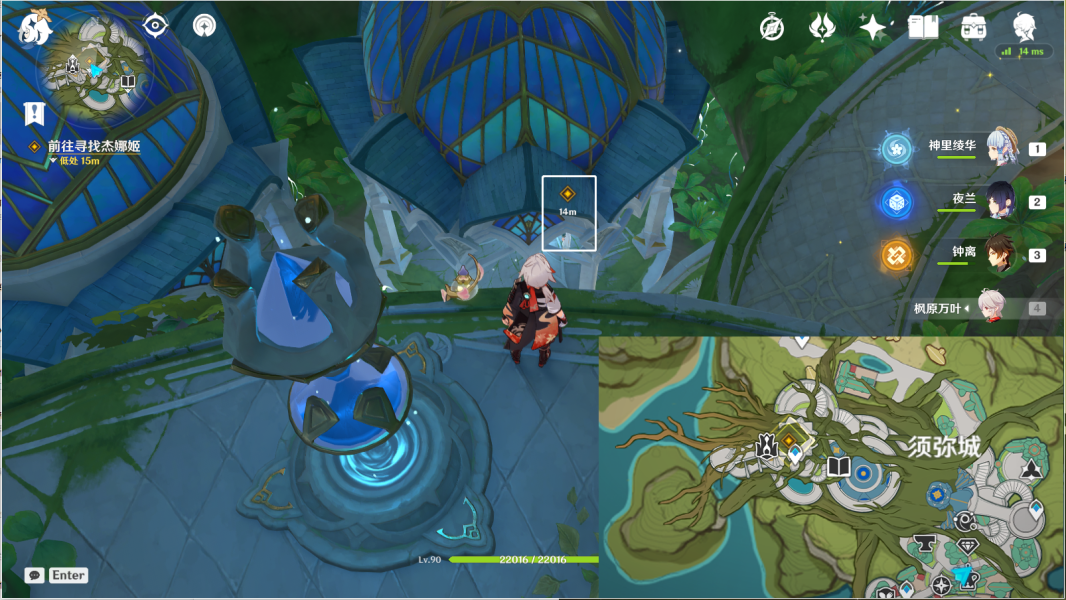The image size is (1066, 600).
Task: Click the diamond jewel shop marker on the map
Action: tap(967, 547)
